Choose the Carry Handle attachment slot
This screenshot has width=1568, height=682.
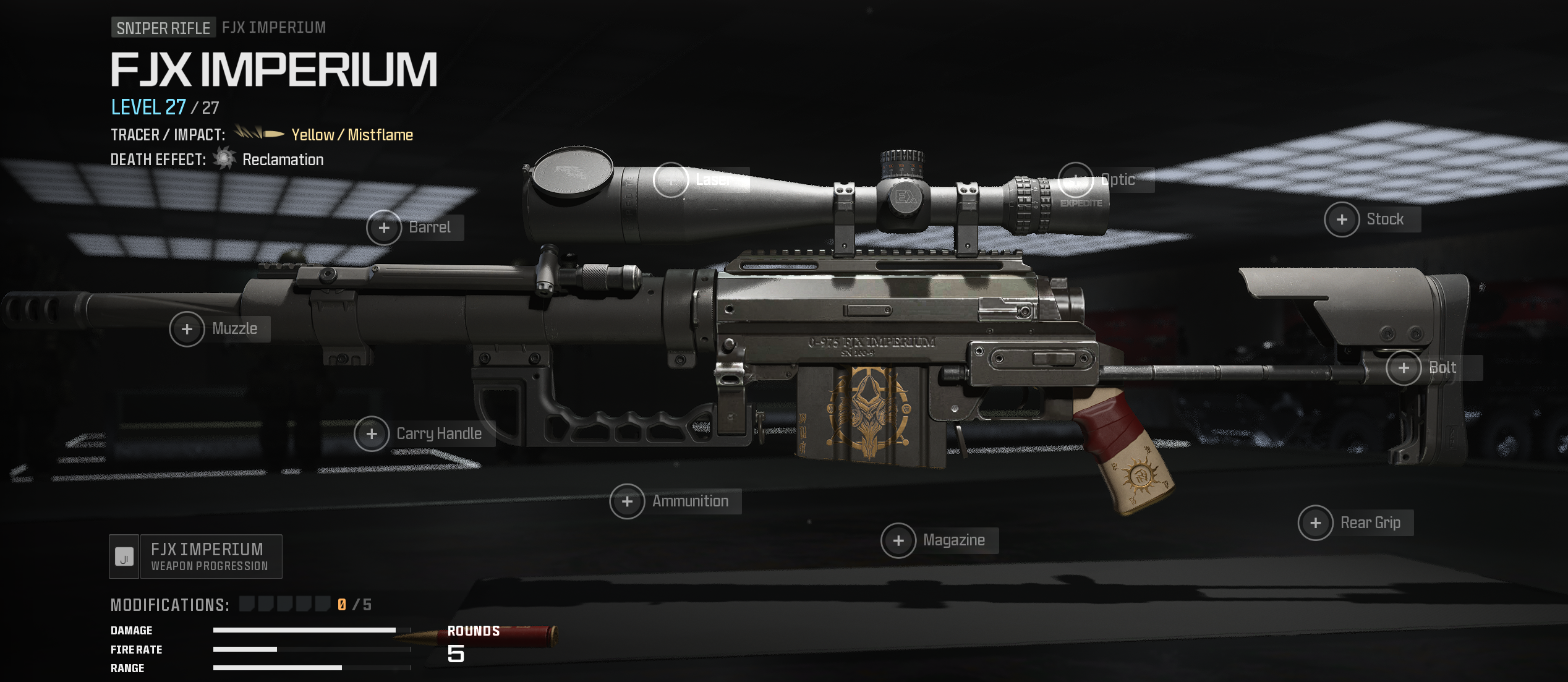(x=372, y=434)
